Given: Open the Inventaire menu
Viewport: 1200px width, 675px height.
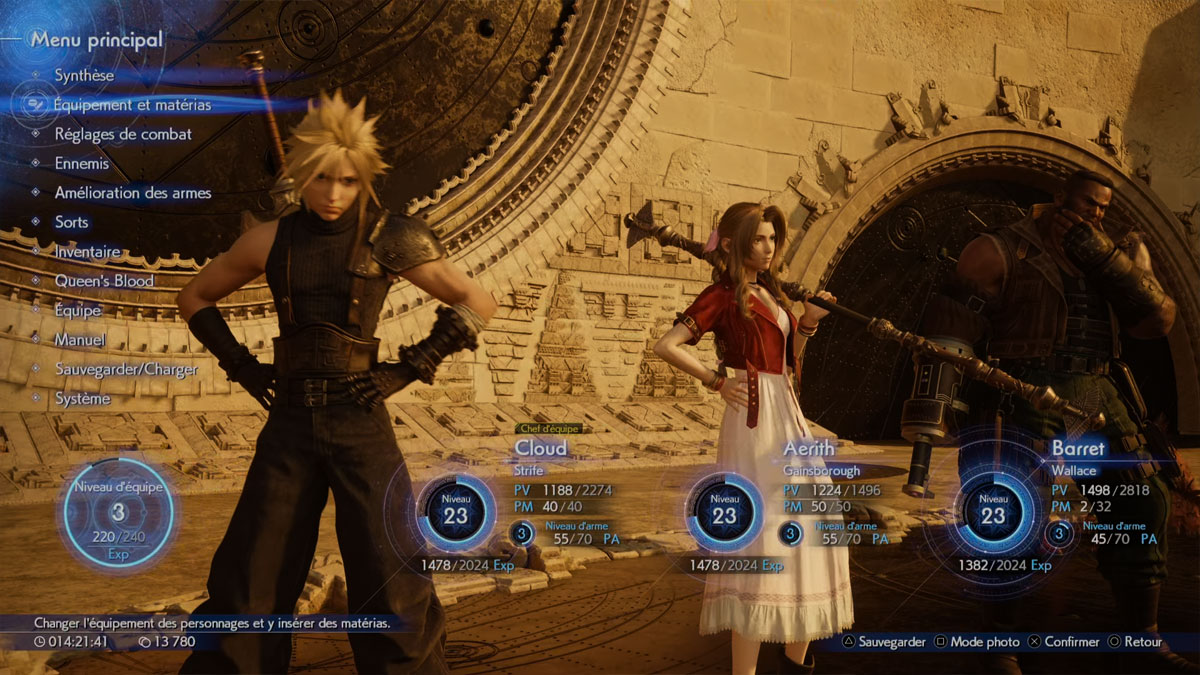Looking at the screenshot, I should [88, 252].
